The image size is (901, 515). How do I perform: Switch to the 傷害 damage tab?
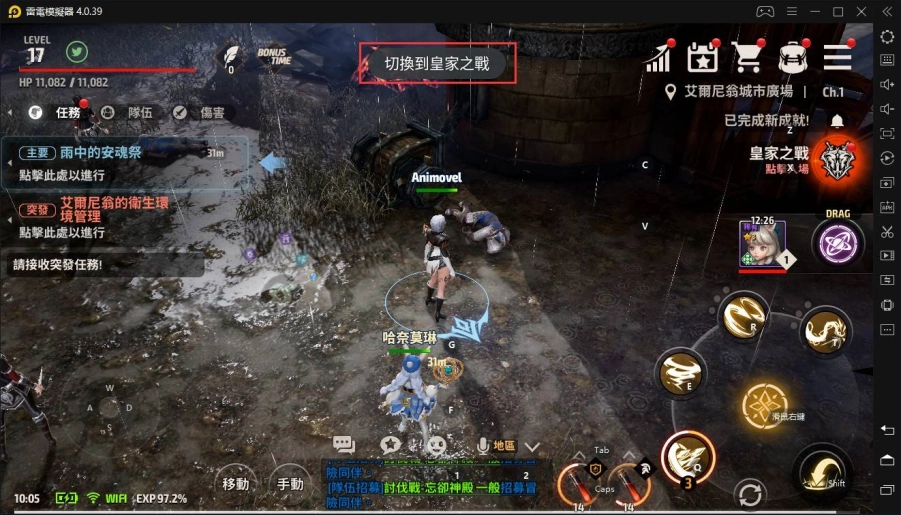point(200,113)
